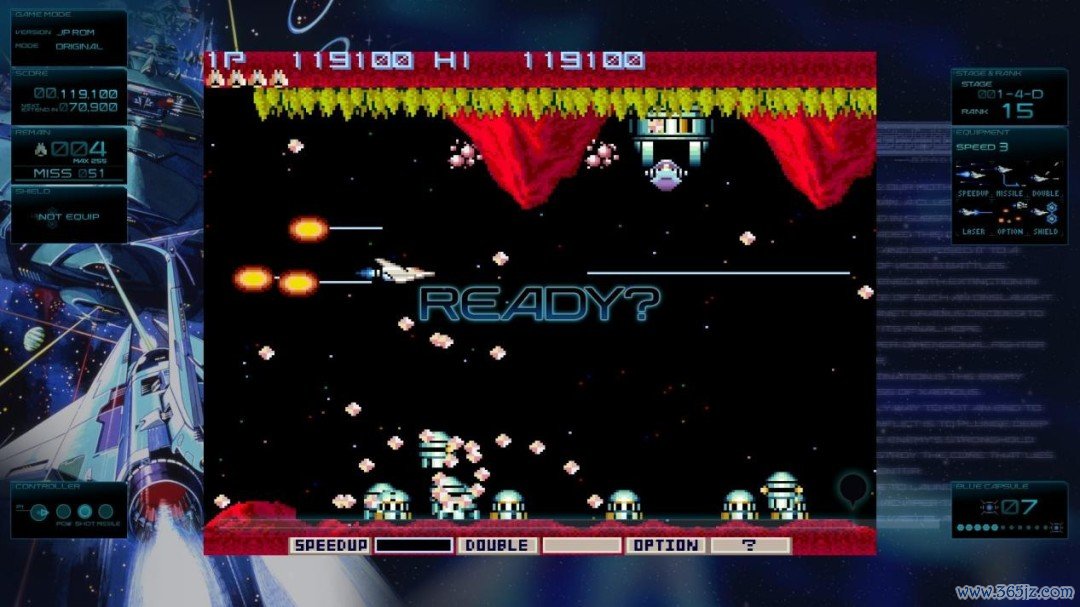Pick the Option equipment icon
Image resolution: width=1080 pixels, height=607 pixels.
coord(1009,214)
